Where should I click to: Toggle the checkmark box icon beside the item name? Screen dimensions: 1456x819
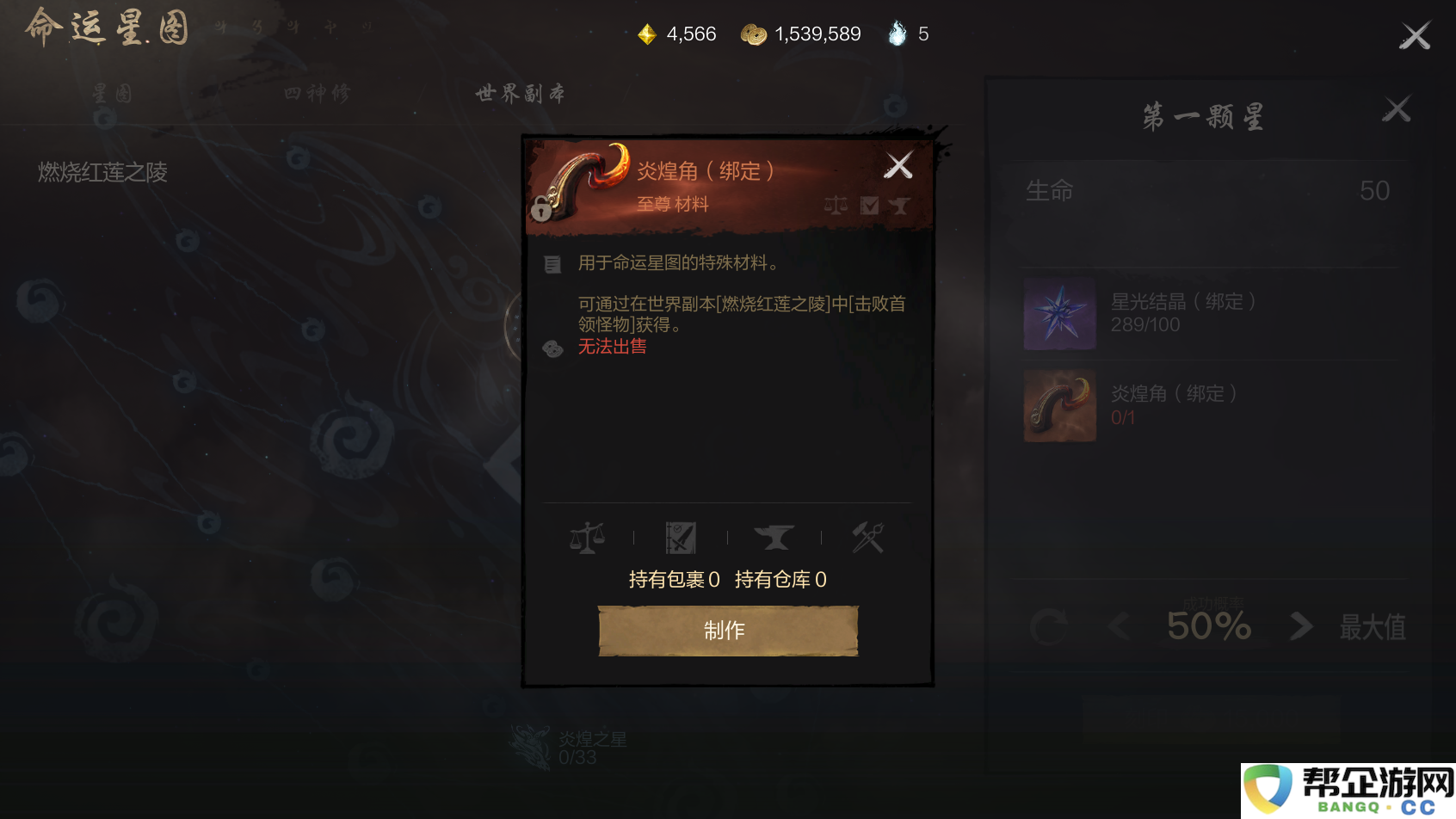coord(869,205)
